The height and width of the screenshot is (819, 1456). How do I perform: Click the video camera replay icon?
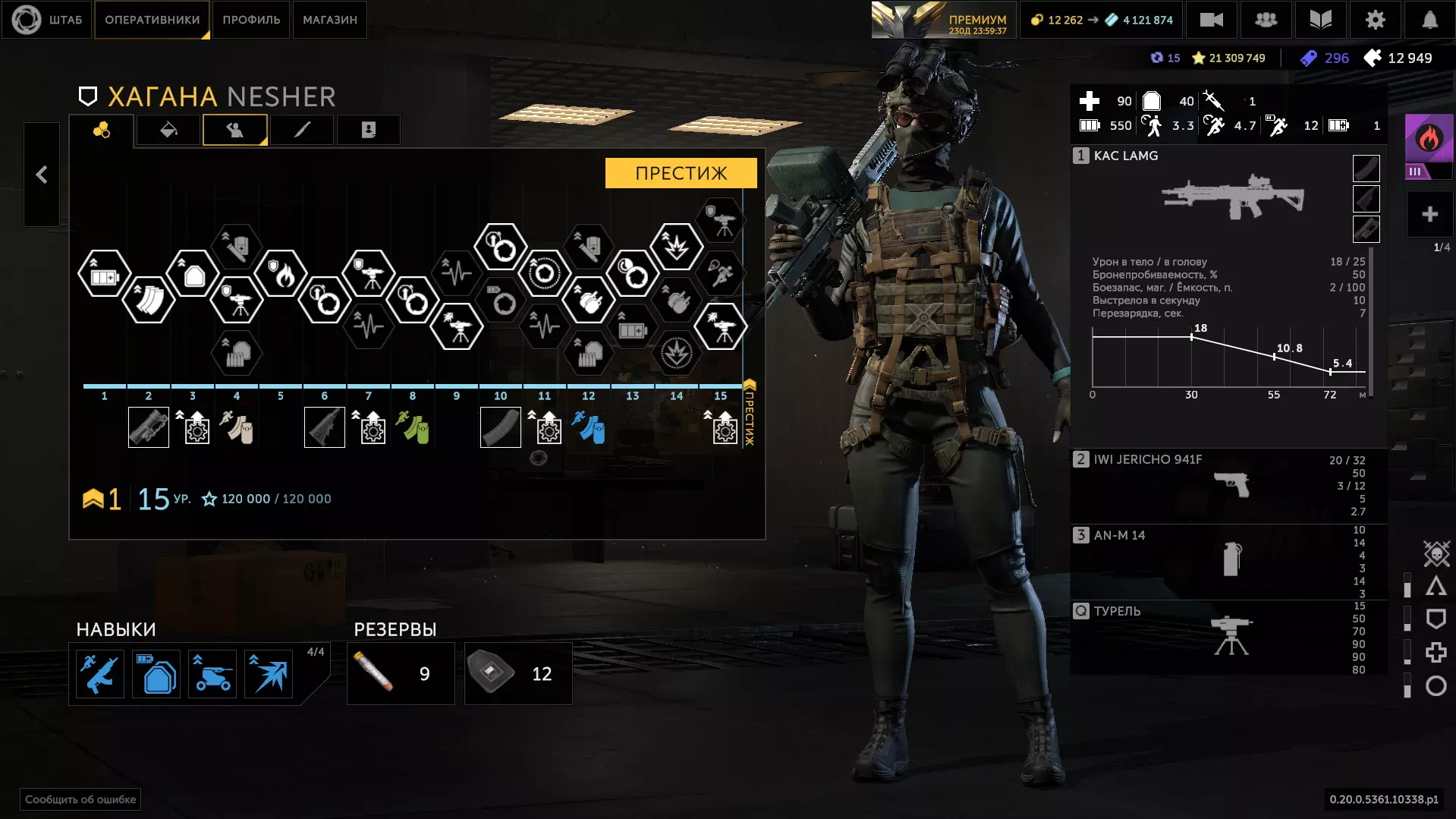1211,20
